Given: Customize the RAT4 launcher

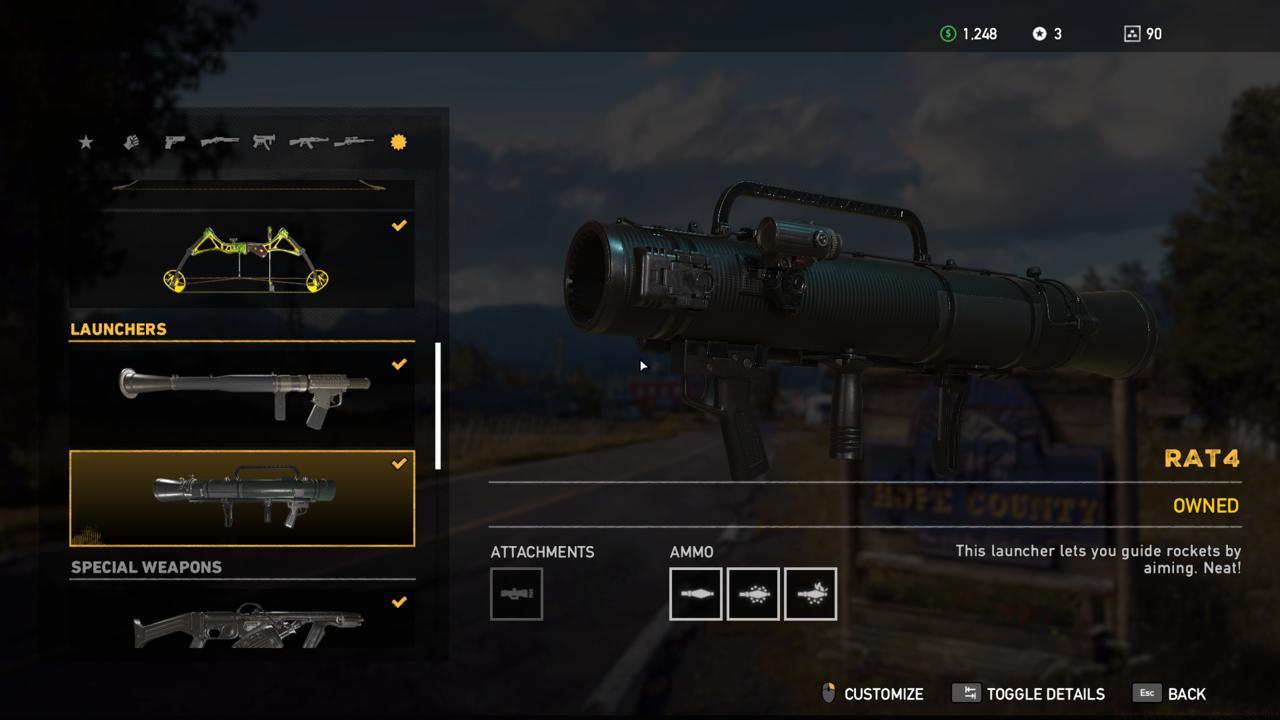Looking at the screenshot, I should point(872,694).
